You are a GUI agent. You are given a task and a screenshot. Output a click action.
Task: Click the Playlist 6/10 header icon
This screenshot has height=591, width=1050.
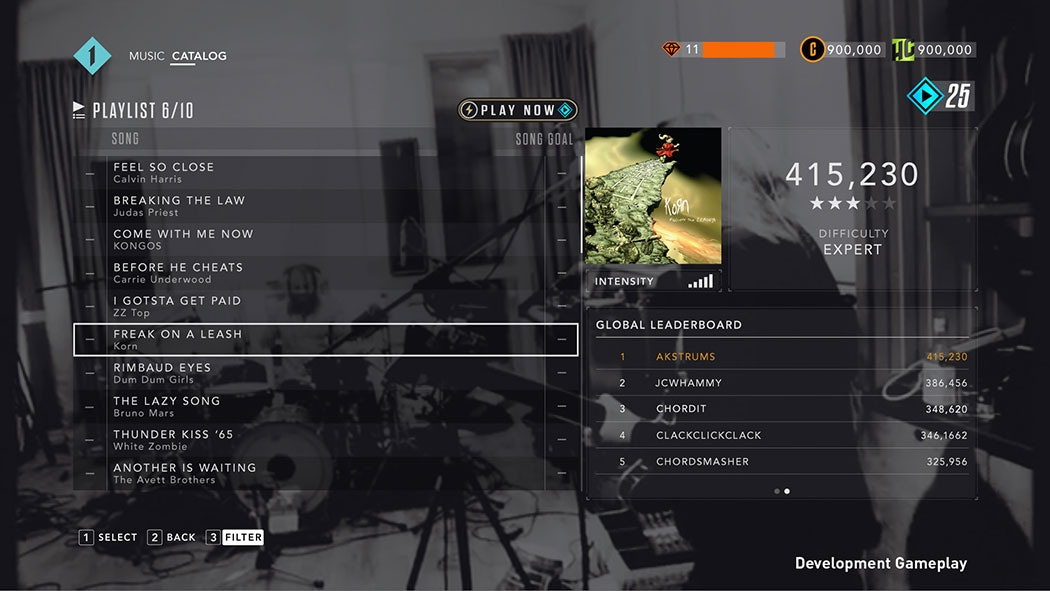pyautogui.click(x=79, y=111)
